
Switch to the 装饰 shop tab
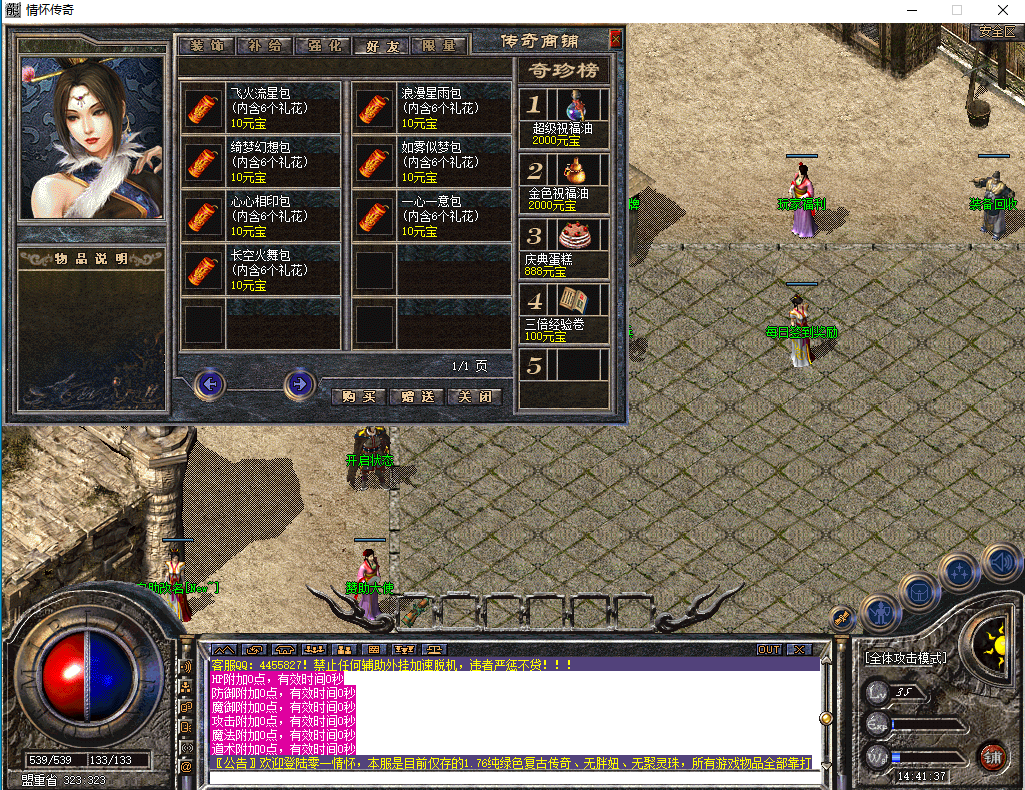(x=206, y=46)
